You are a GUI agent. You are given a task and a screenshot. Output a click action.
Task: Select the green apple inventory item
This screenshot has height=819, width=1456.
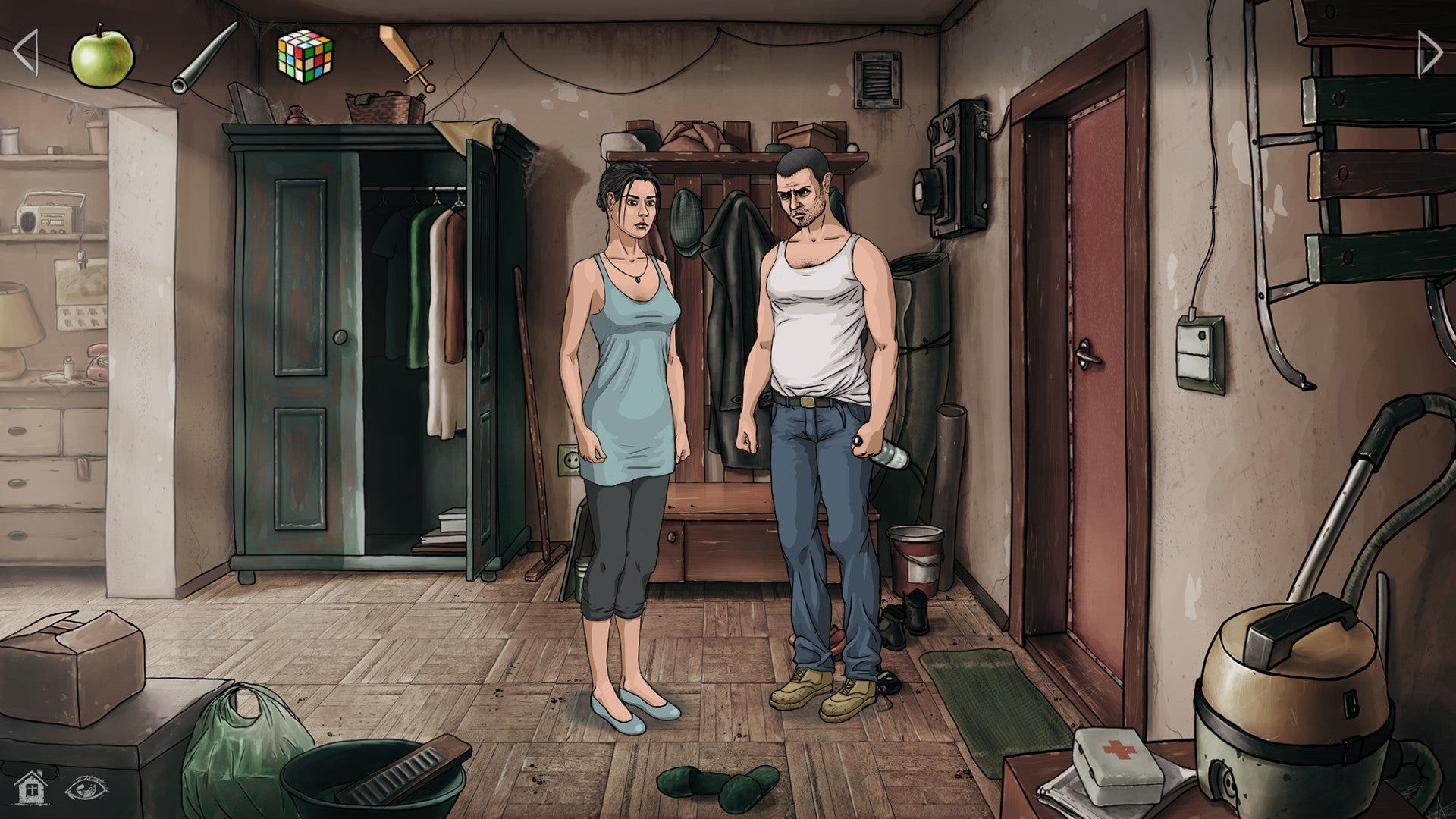pyautogui.click(x=102, y=55)
